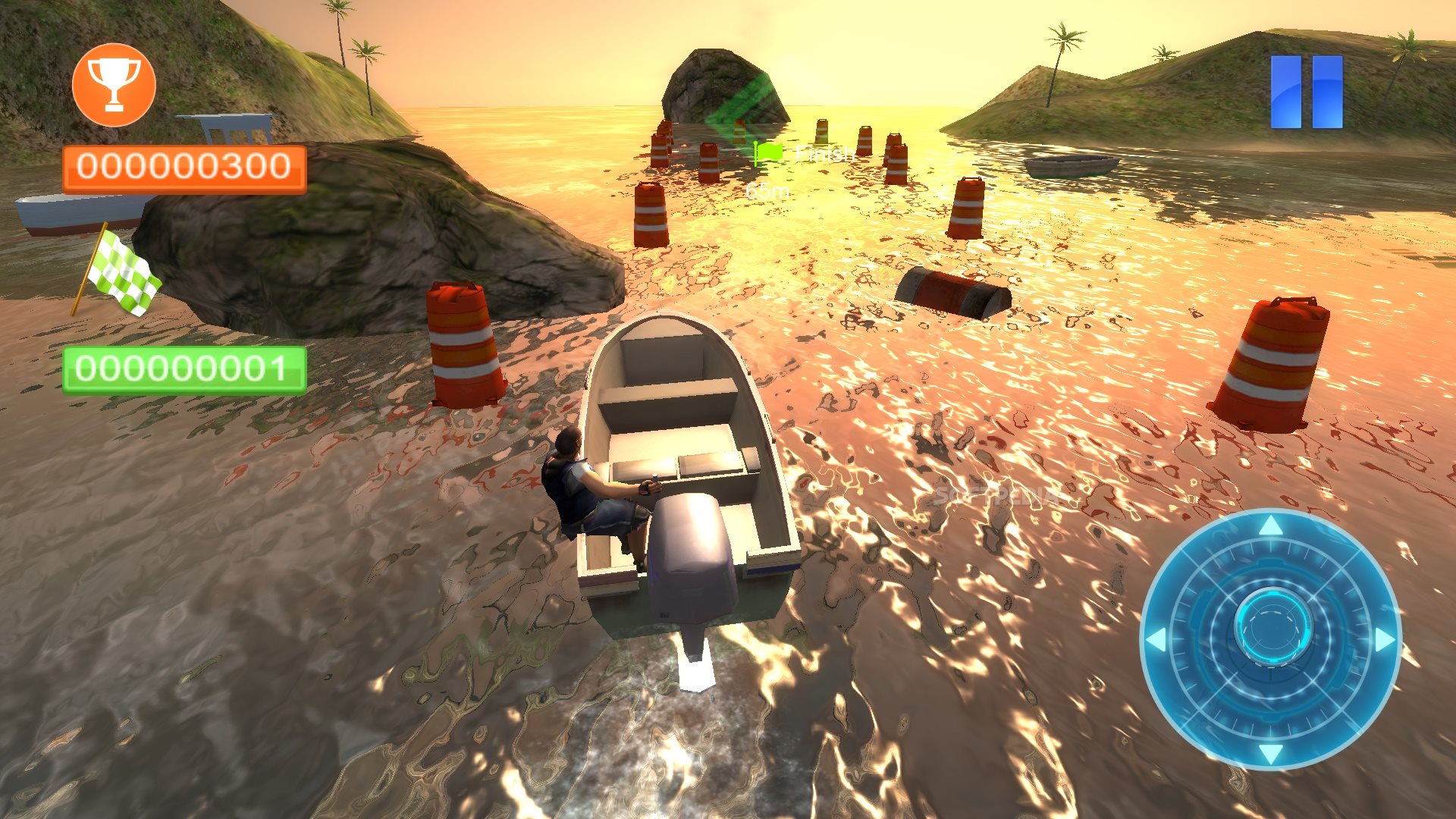
Task: Steer left with the joystick's left arrow
Action: tap(1156, 640)
